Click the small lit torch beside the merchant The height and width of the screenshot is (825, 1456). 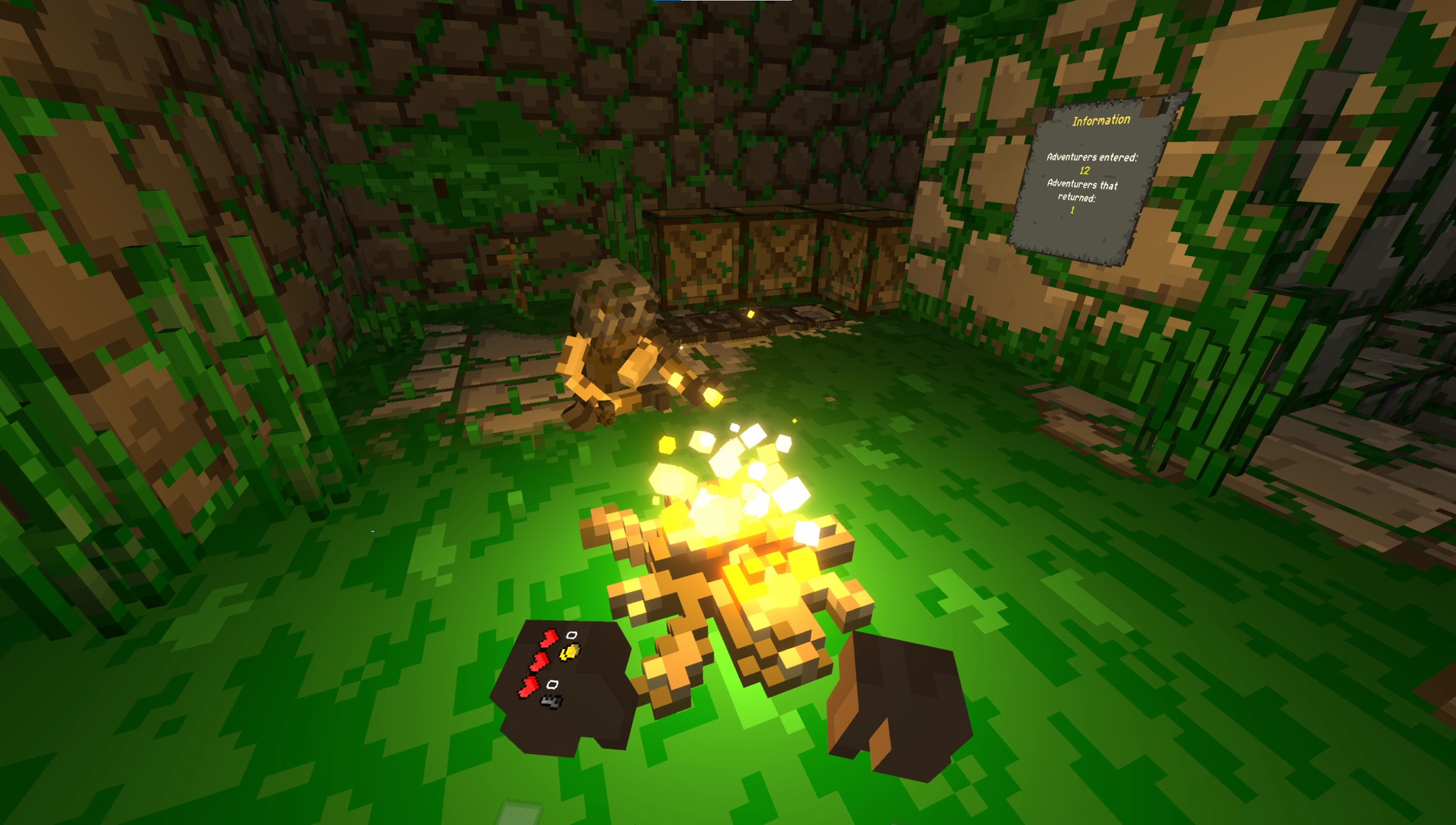[712, 395]
